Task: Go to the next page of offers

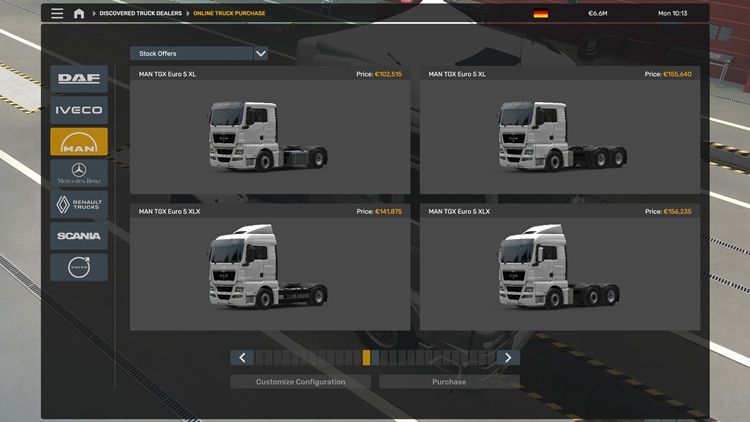Action: point(508,358)
